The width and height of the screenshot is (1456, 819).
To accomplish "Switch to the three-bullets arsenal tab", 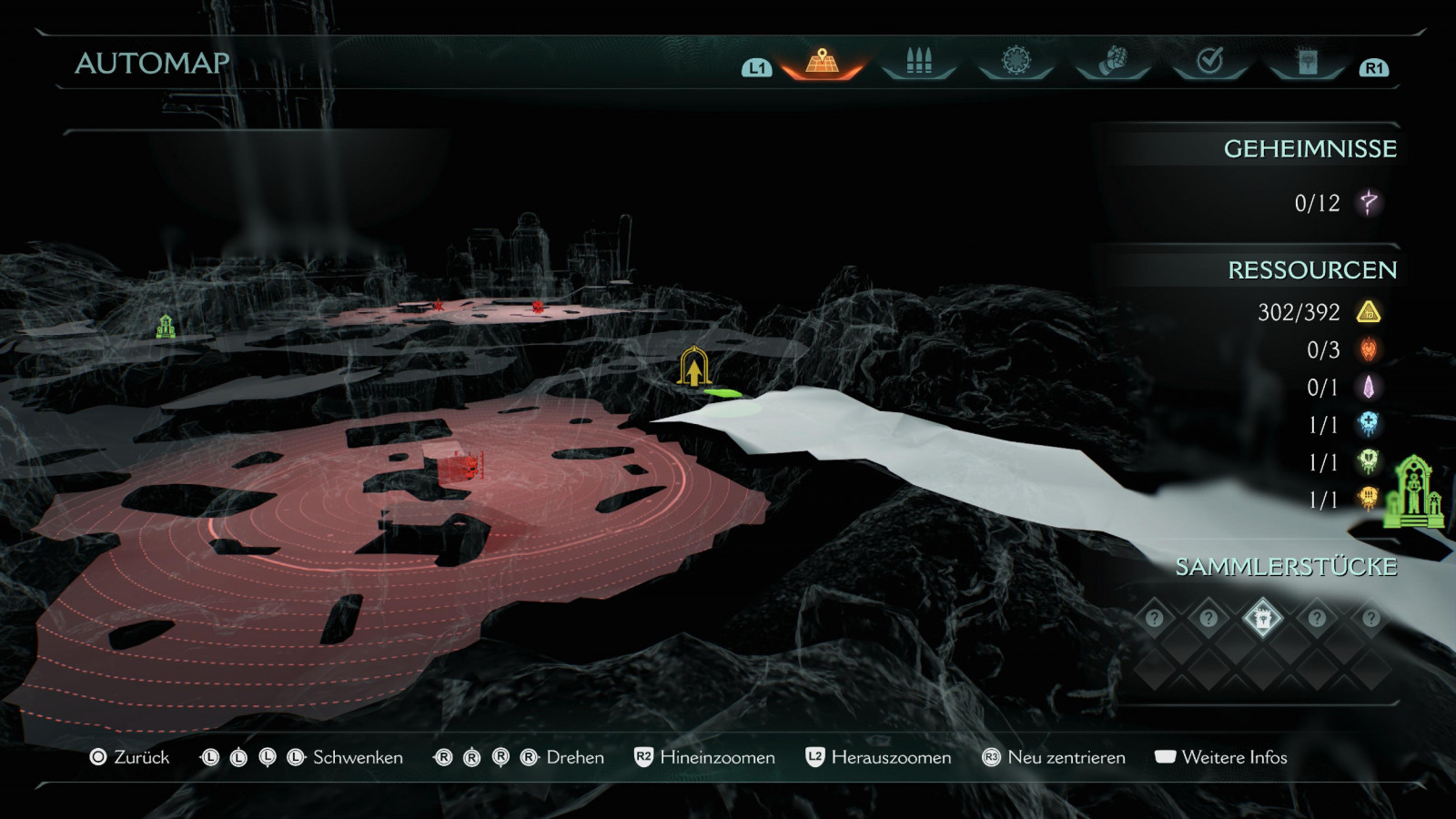I will pyautogui.click(x=919, y=62).
